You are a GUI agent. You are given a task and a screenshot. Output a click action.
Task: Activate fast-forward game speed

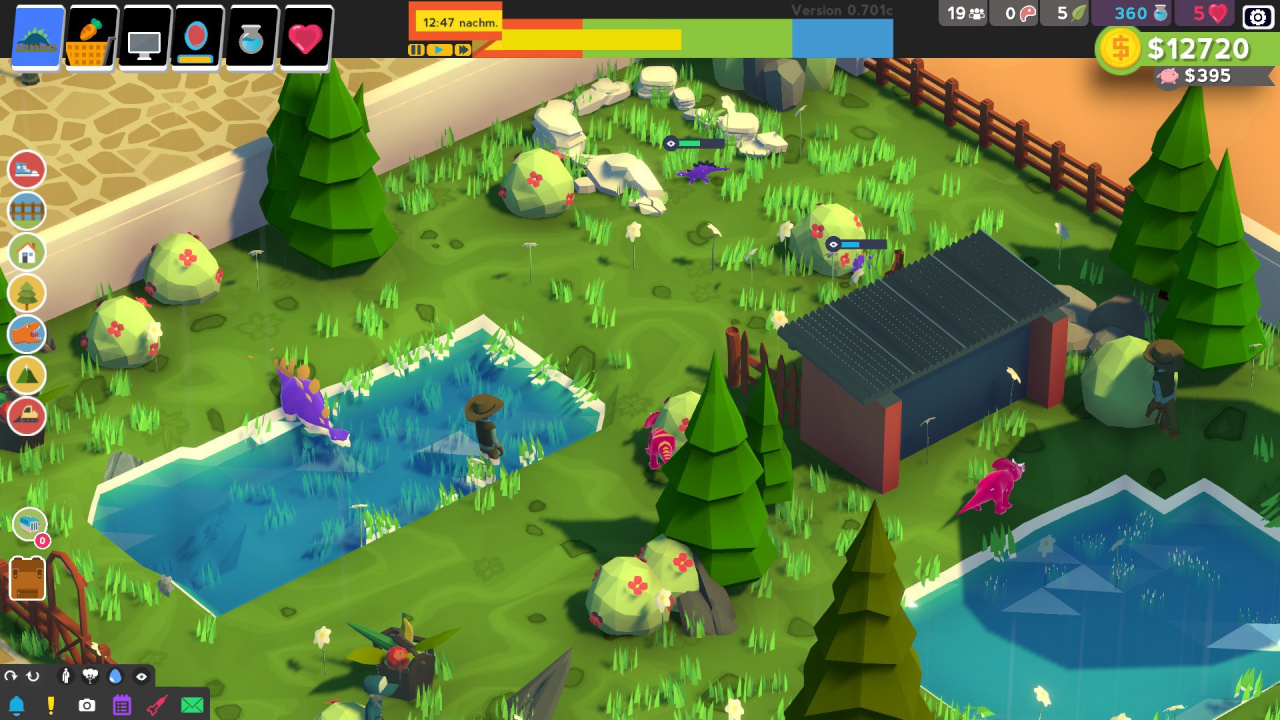(x=463, y=49)
